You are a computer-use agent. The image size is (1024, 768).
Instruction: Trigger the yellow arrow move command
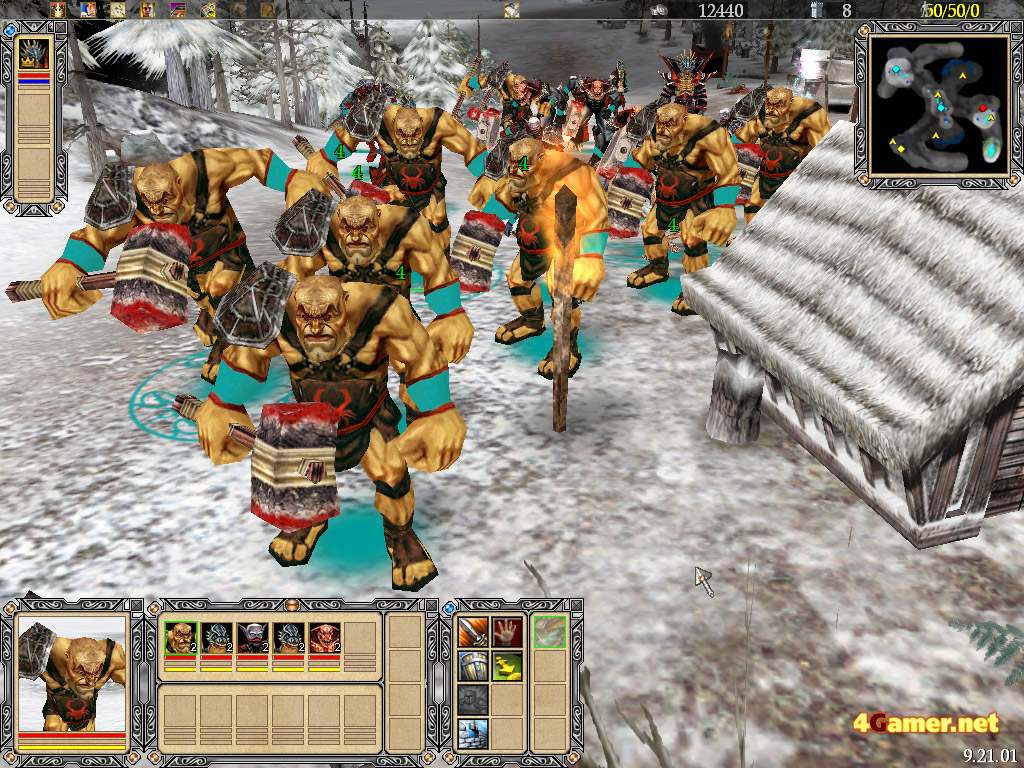coord(507,666)
